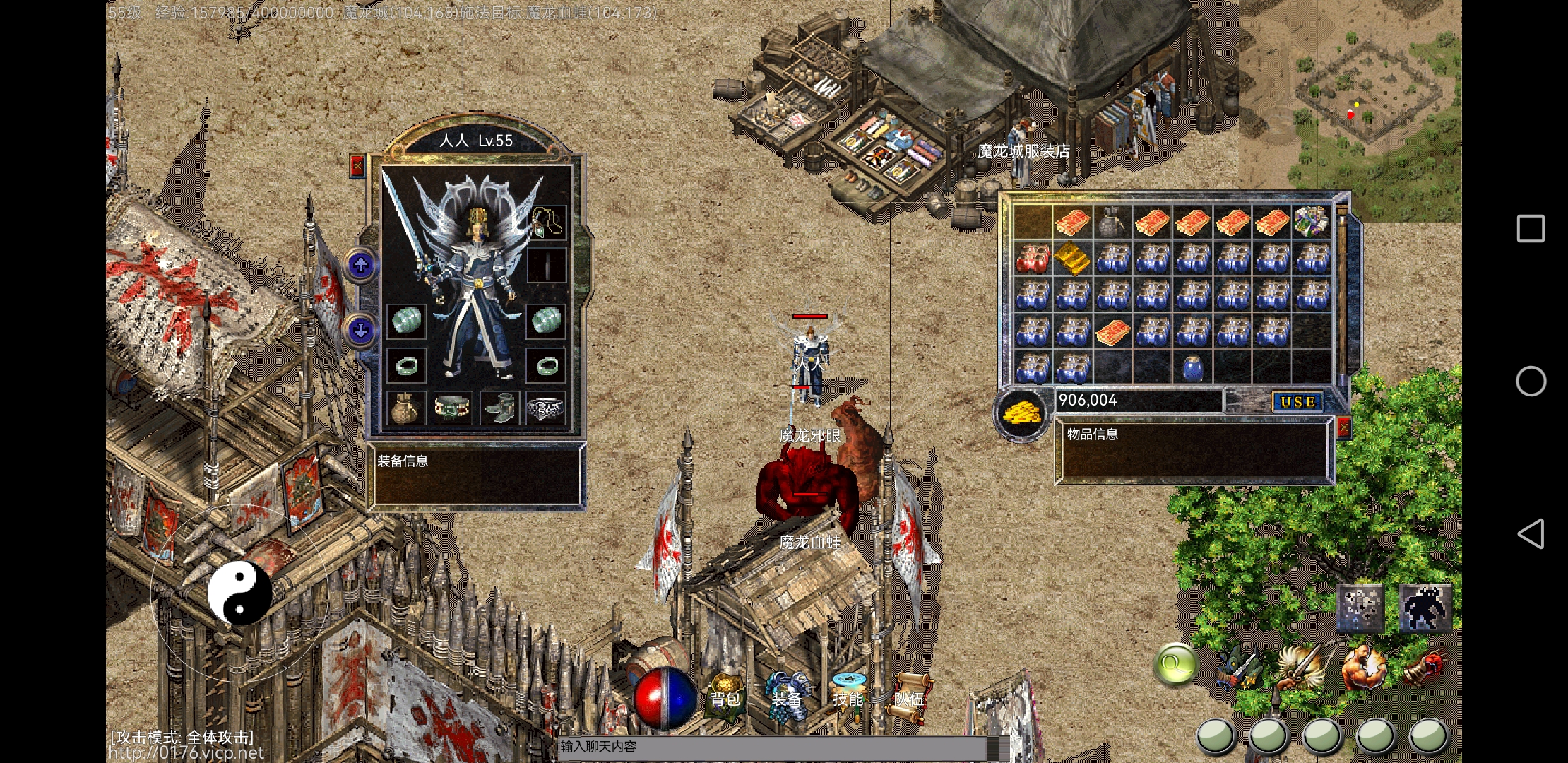Click the chat input box
This screenshot has width=1568, height=763.
773,747
